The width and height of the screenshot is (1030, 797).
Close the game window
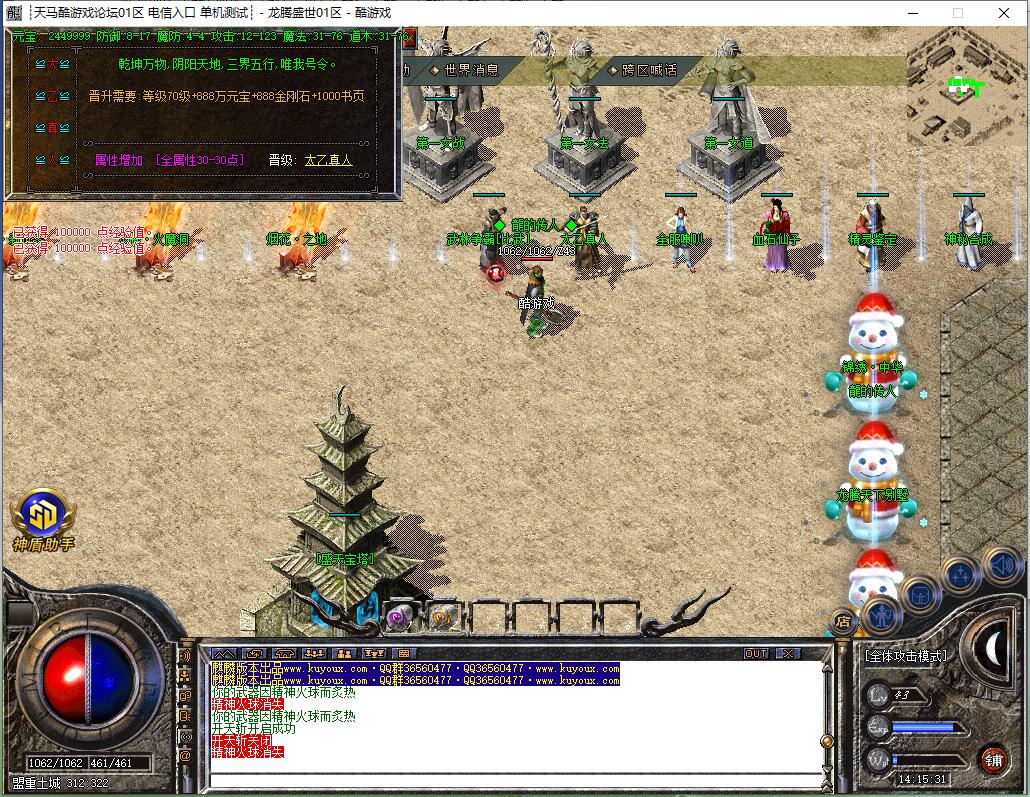[1004, 13]
